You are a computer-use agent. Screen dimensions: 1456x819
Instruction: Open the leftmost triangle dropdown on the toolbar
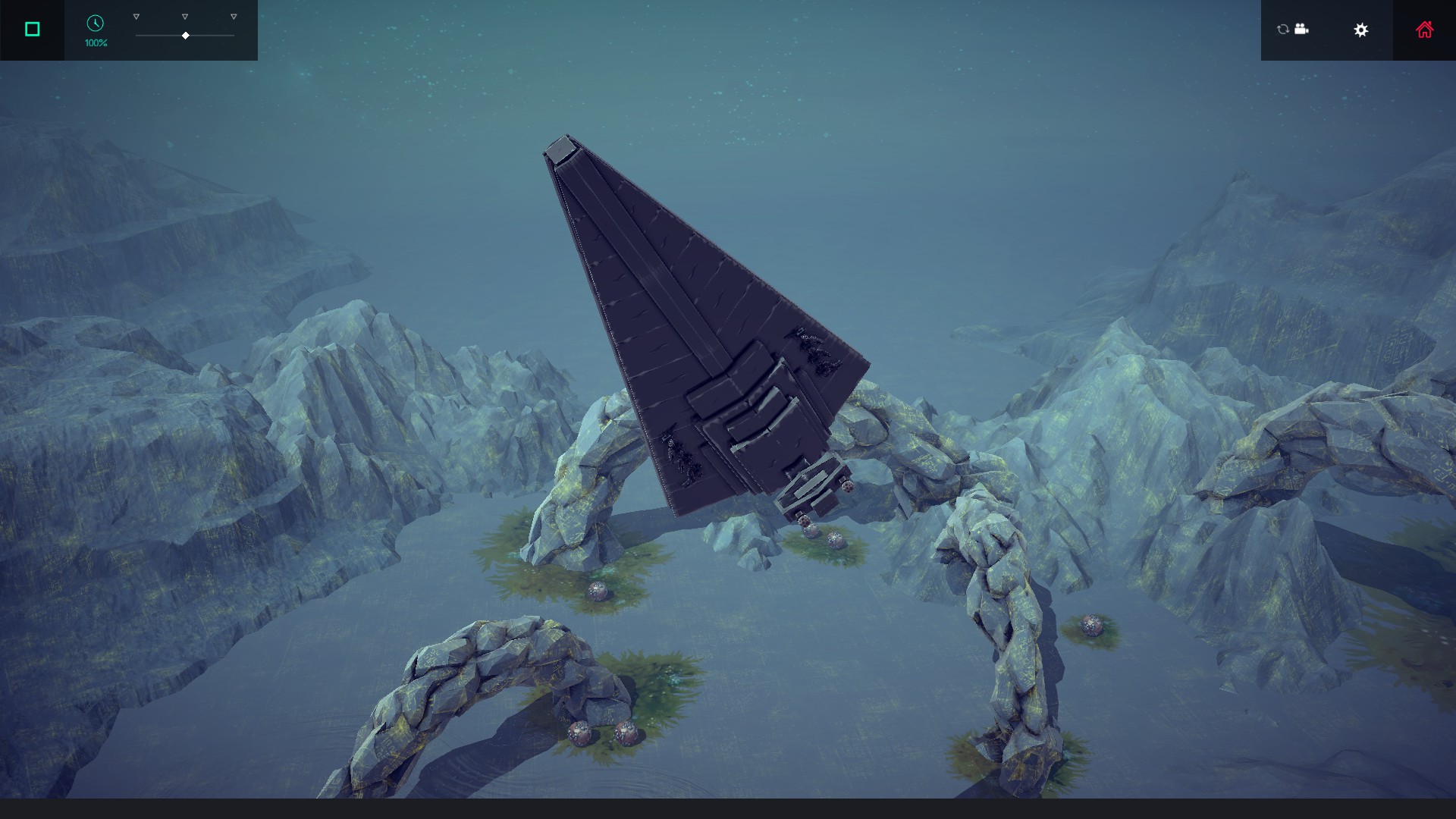(136, 15)
